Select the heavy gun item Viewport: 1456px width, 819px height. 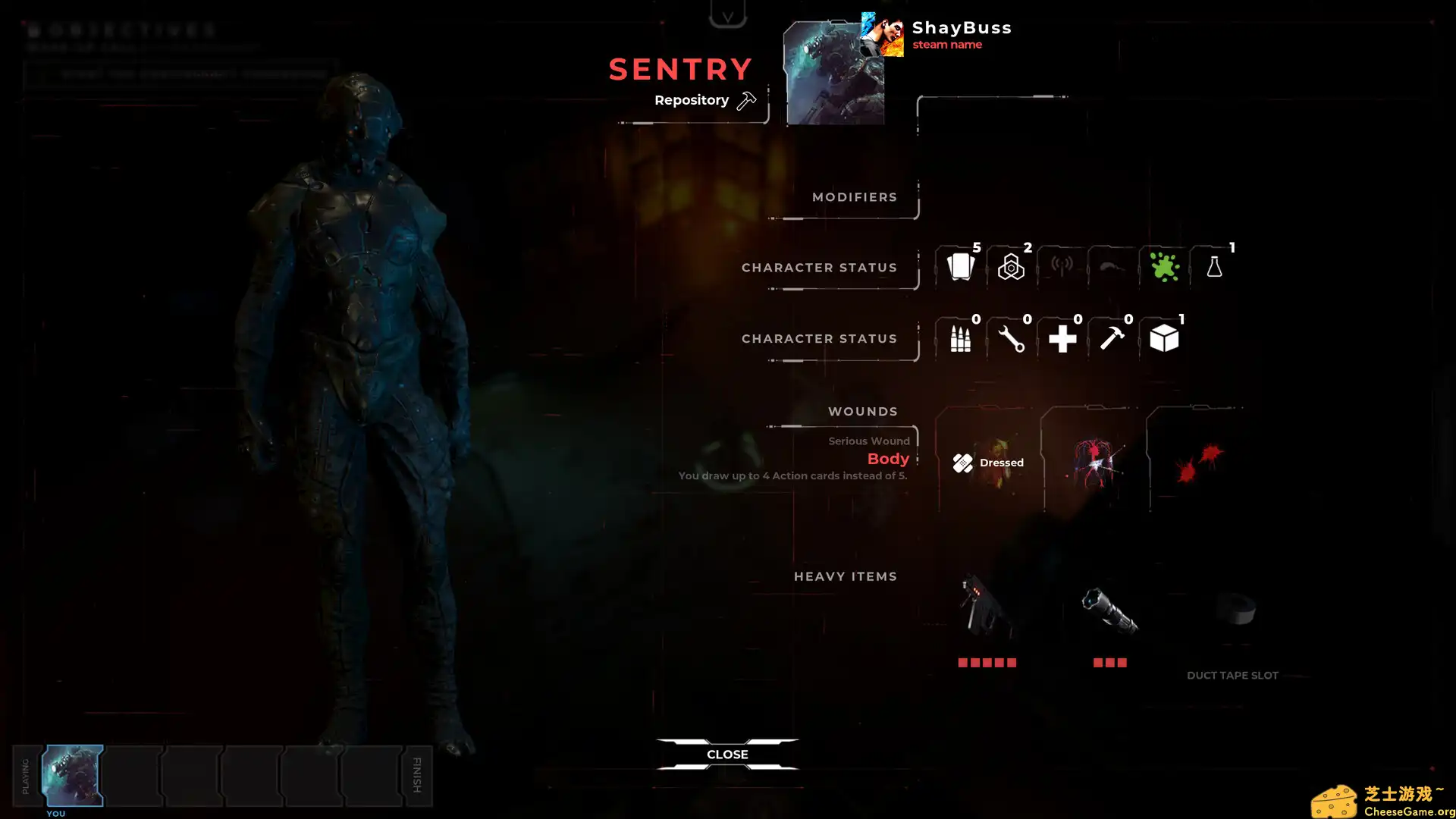point(986,607)
